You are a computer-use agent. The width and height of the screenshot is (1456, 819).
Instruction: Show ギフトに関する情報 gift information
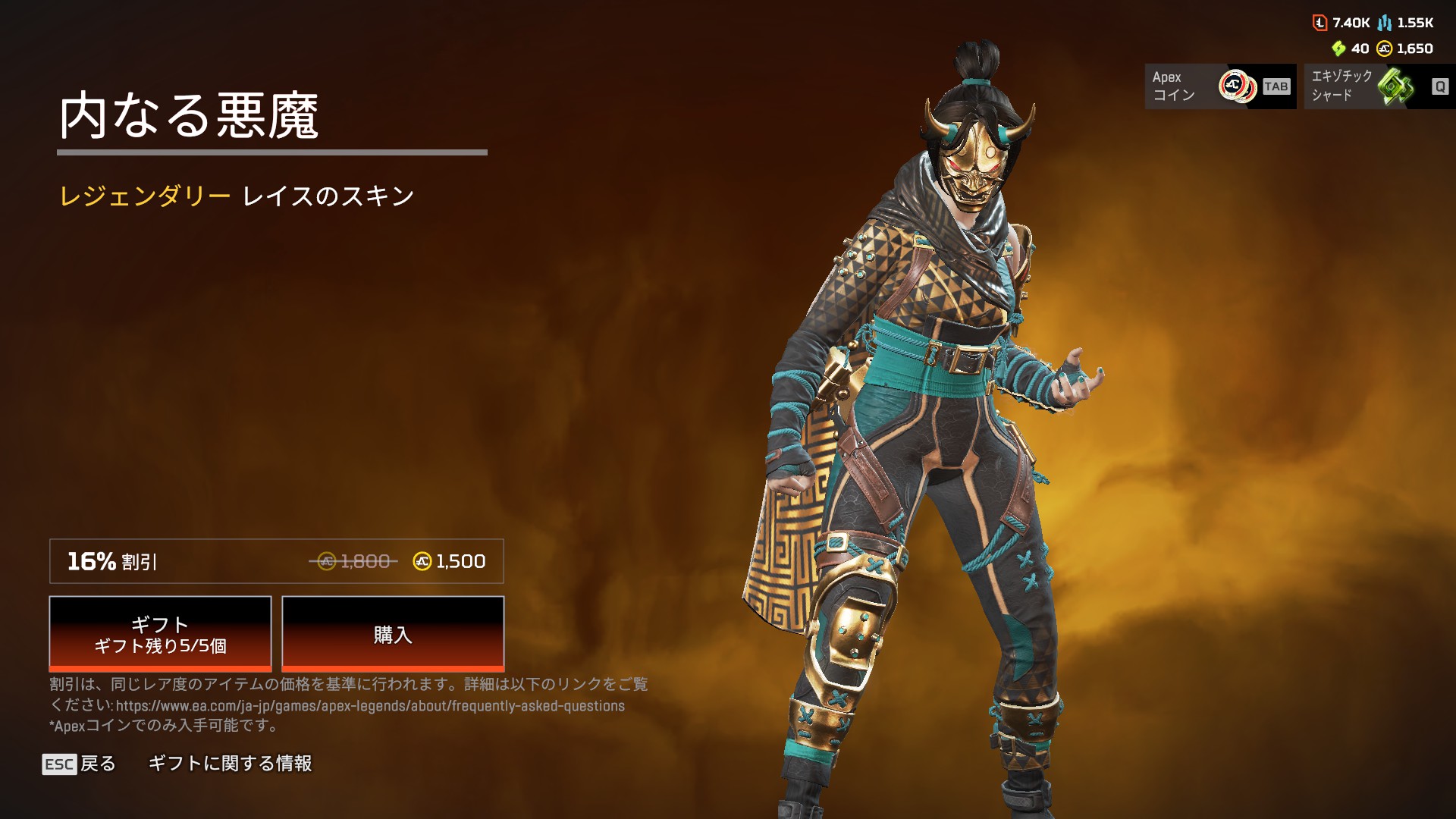[230, 764]
